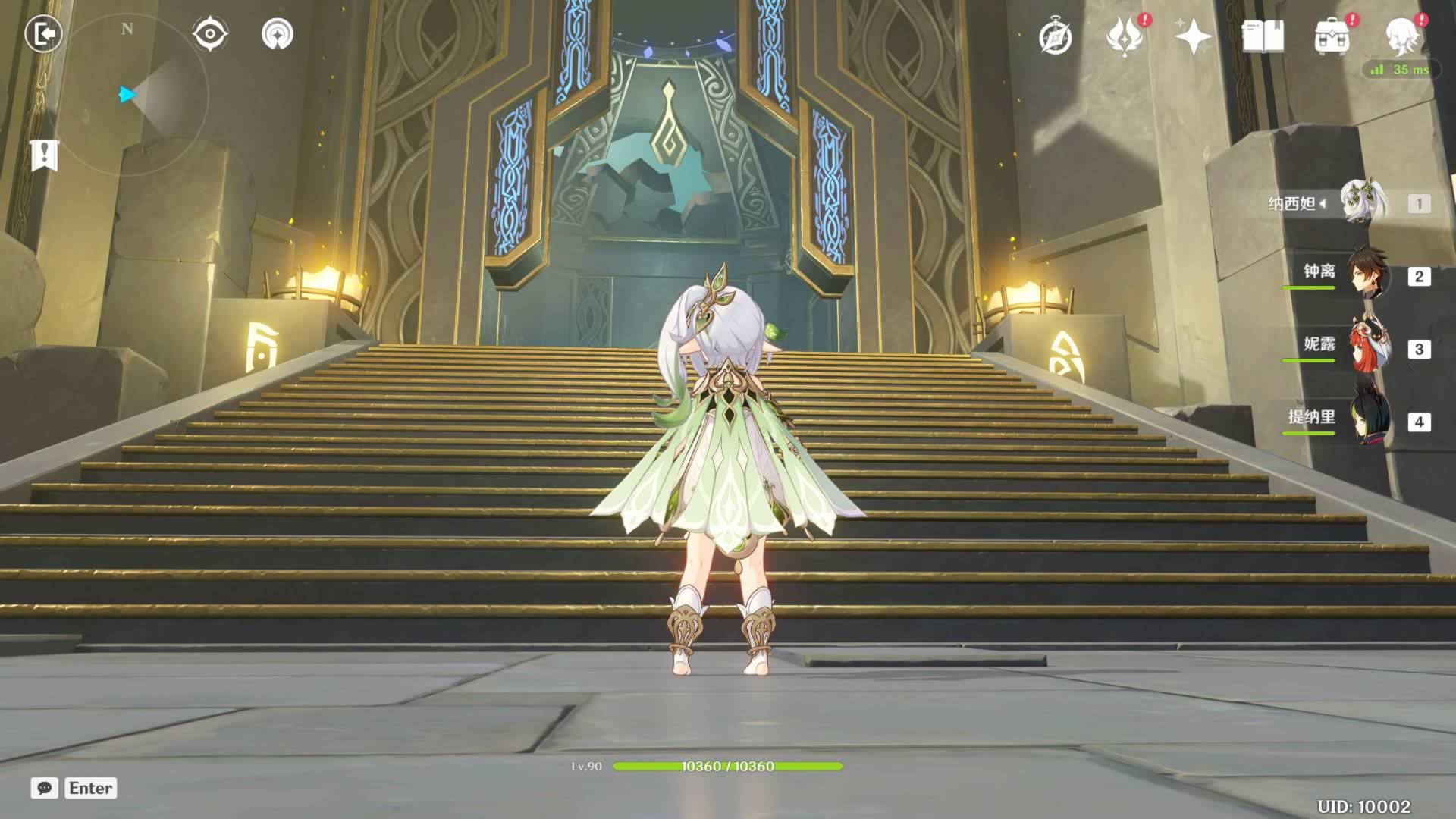This screenshot has width=1456, height=819.
Task: Open the quest bookmark with exclamation mark
Action: coord(45,155)
